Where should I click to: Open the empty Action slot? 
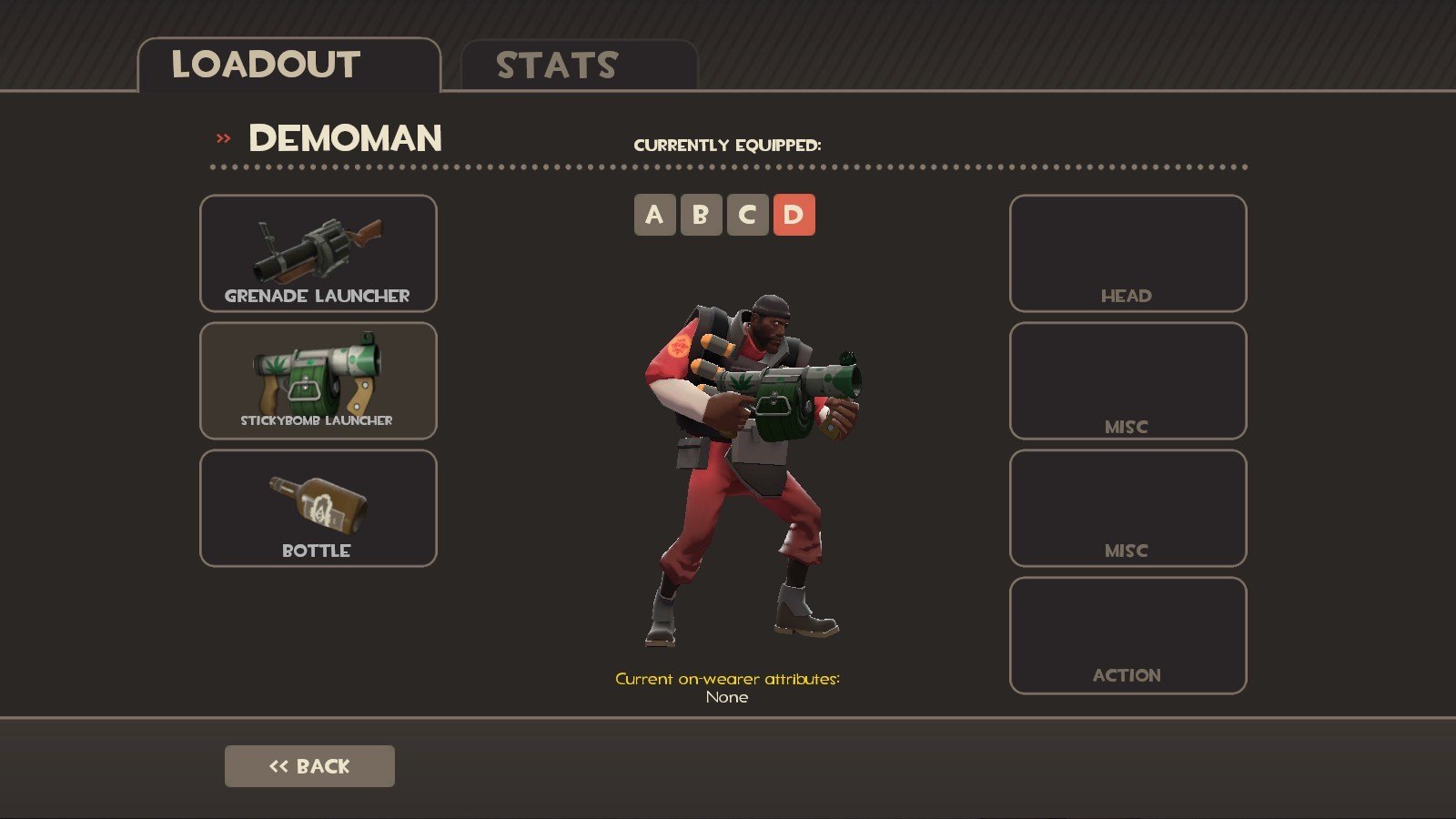(1127, 635)
